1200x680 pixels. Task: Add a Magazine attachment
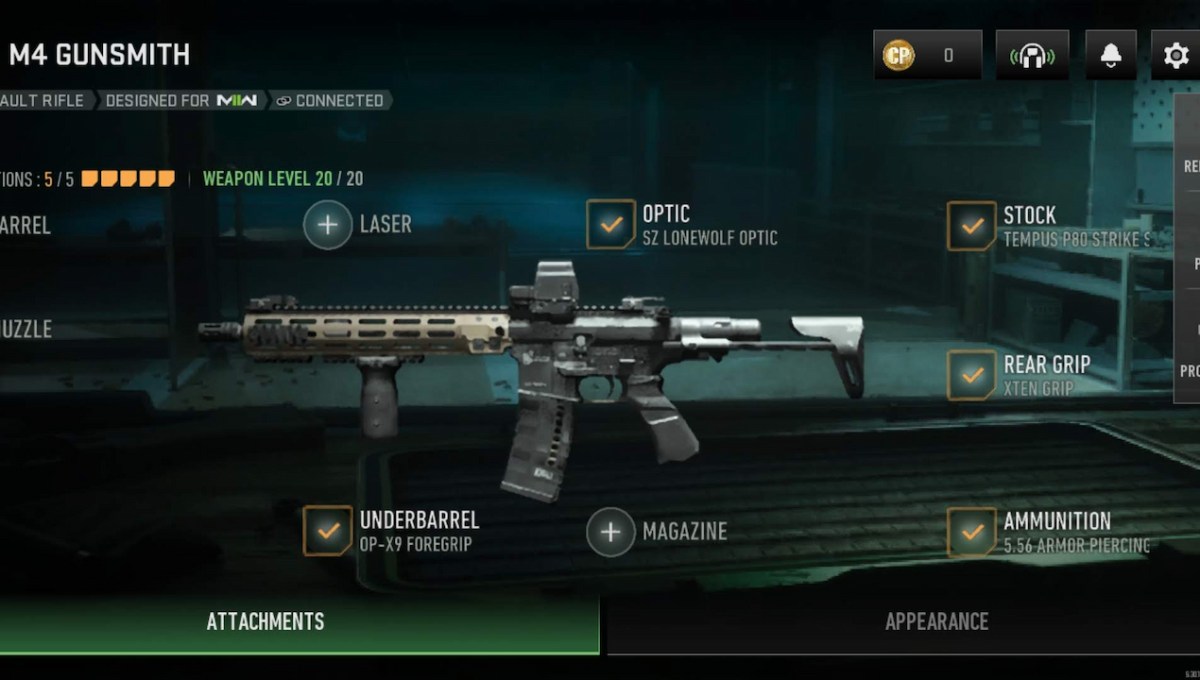point(610,531)
